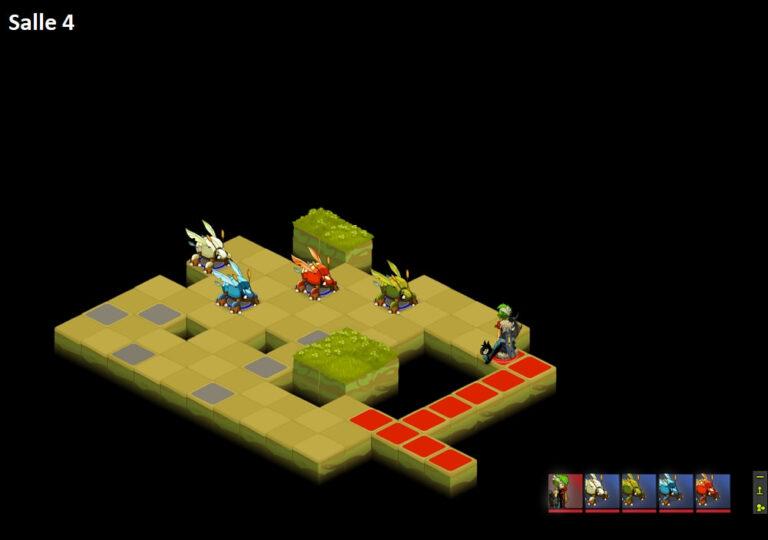This screenshot has height=540, width=768.
Task: Select the blue monster portrait in the timeline
Action: point(676,491)
